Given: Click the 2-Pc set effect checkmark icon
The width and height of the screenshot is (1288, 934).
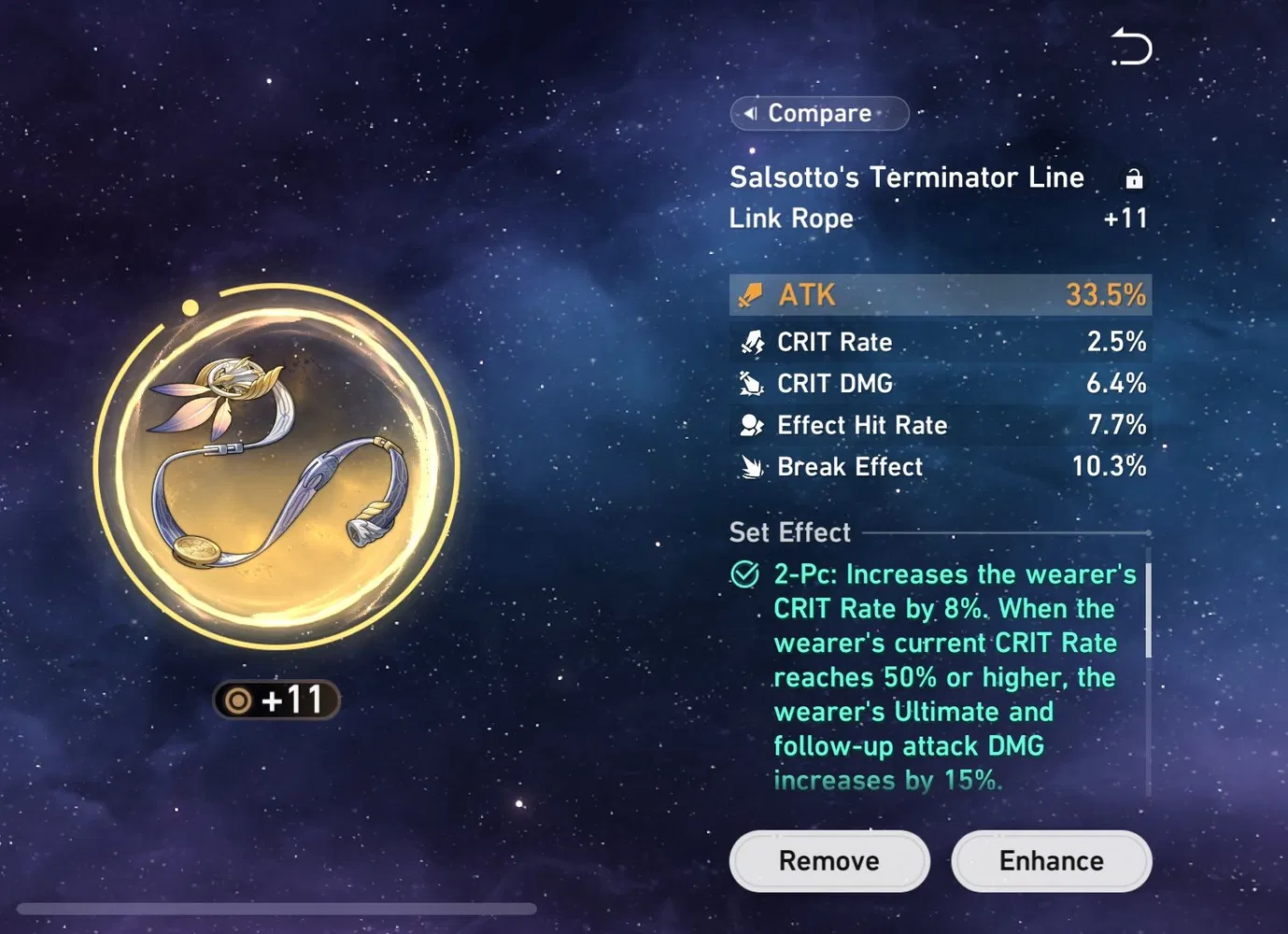Looking at the screenshot, I should (x=743, y=573).
